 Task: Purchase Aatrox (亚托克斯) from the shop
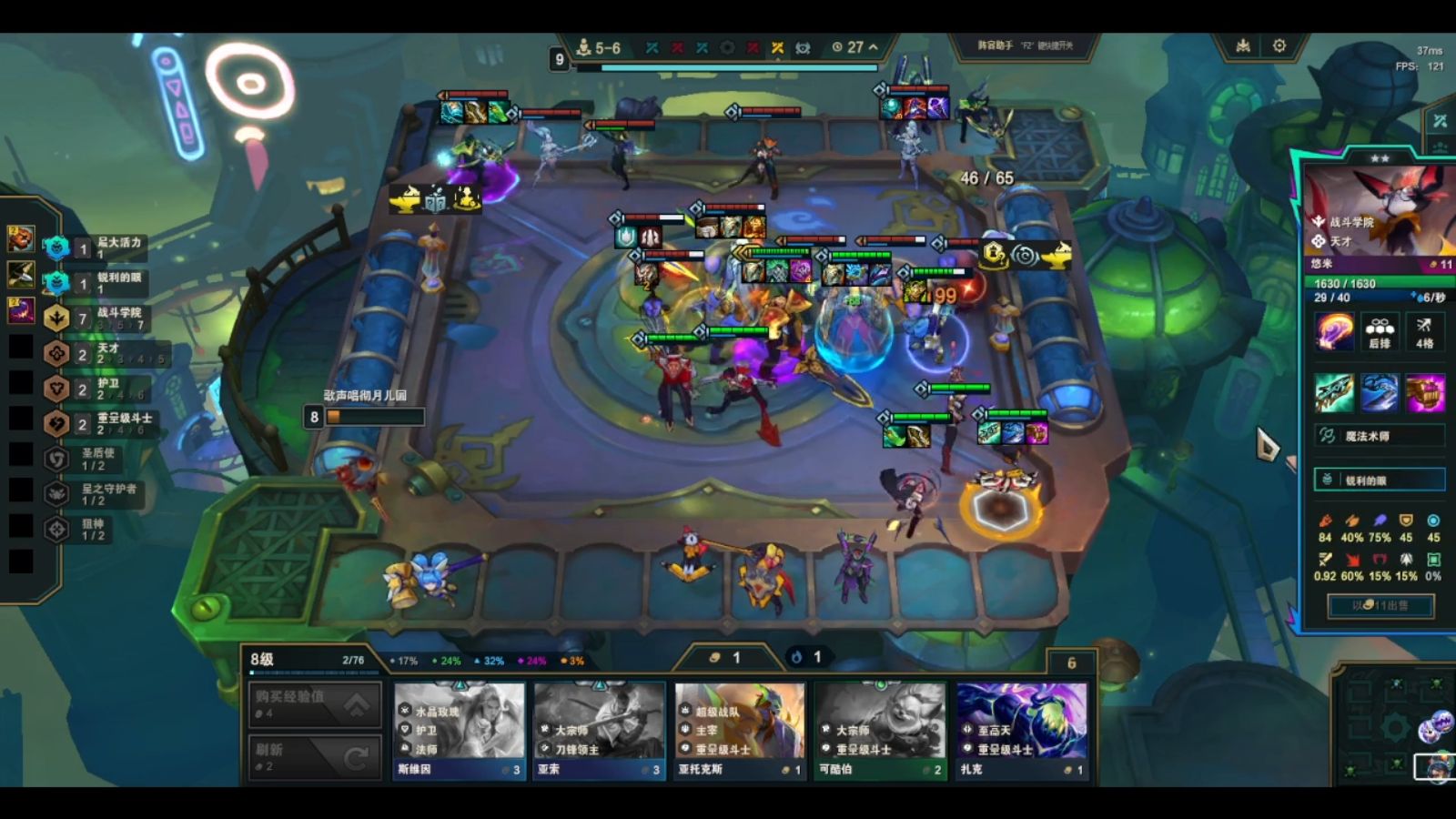click(x=739, y=730)
